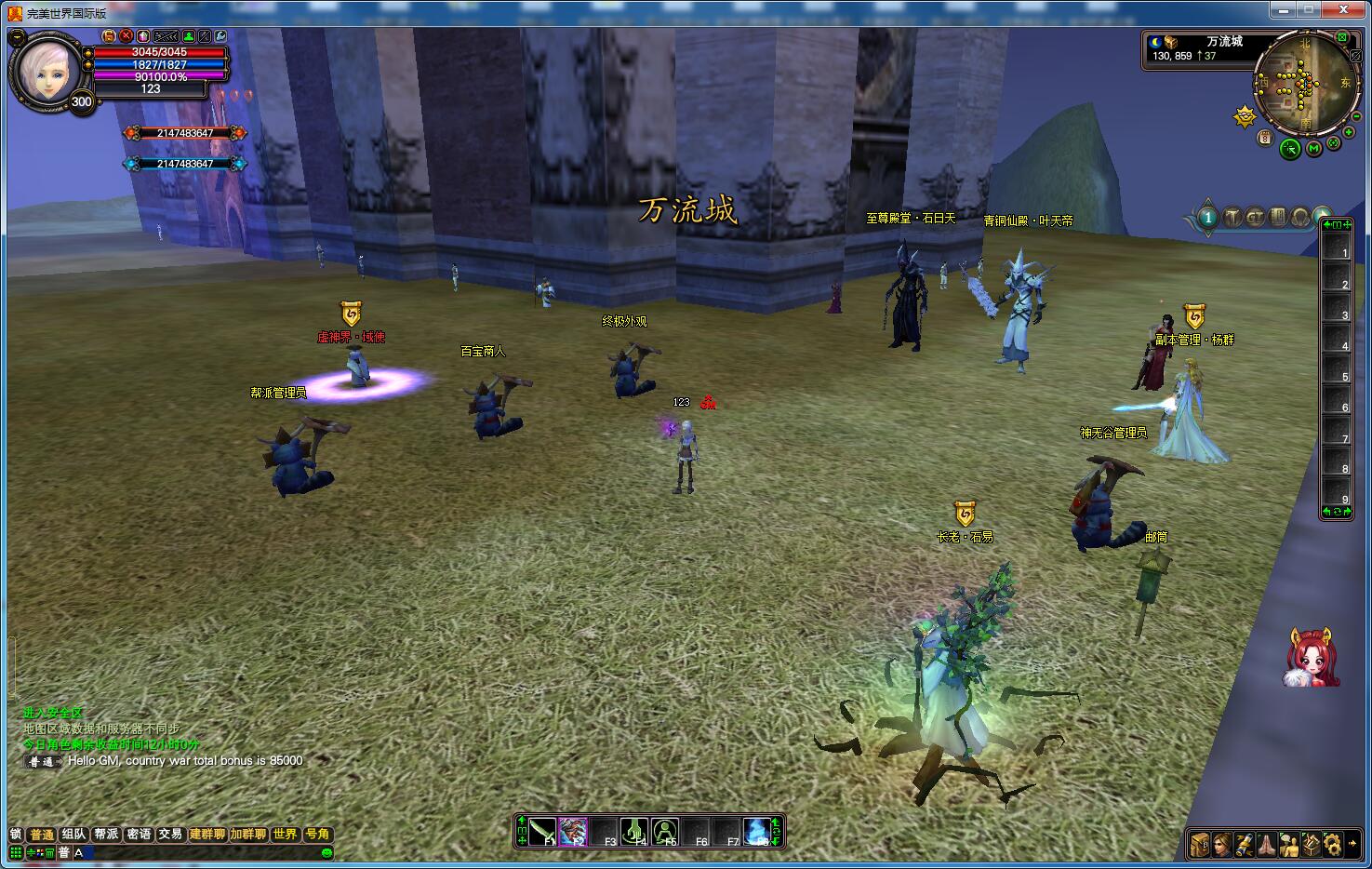
Task: Open the world map with M button
Action: click(x=1313, y=148)
